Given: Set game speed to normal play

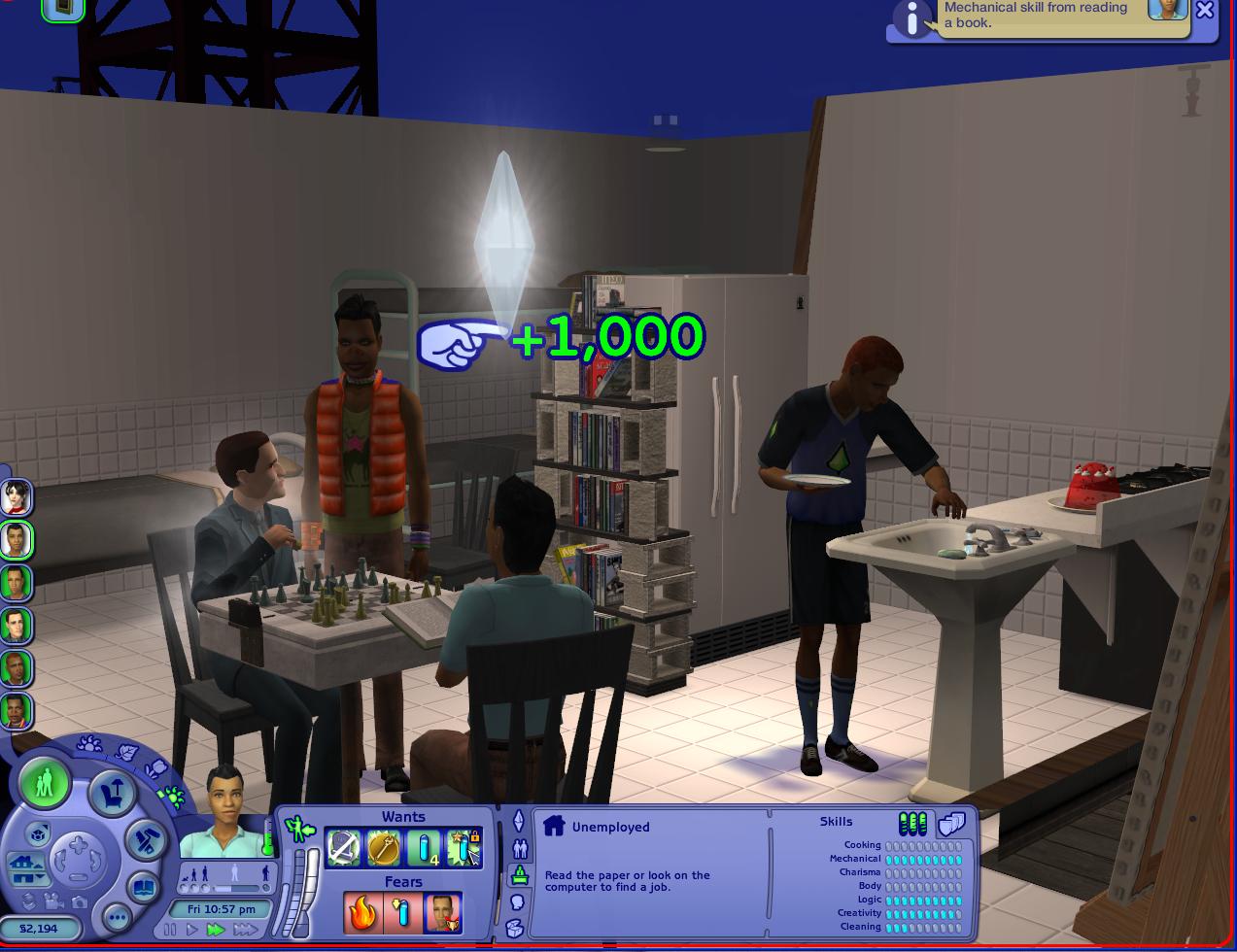Looking at the screenshot, I should [192, 931].
